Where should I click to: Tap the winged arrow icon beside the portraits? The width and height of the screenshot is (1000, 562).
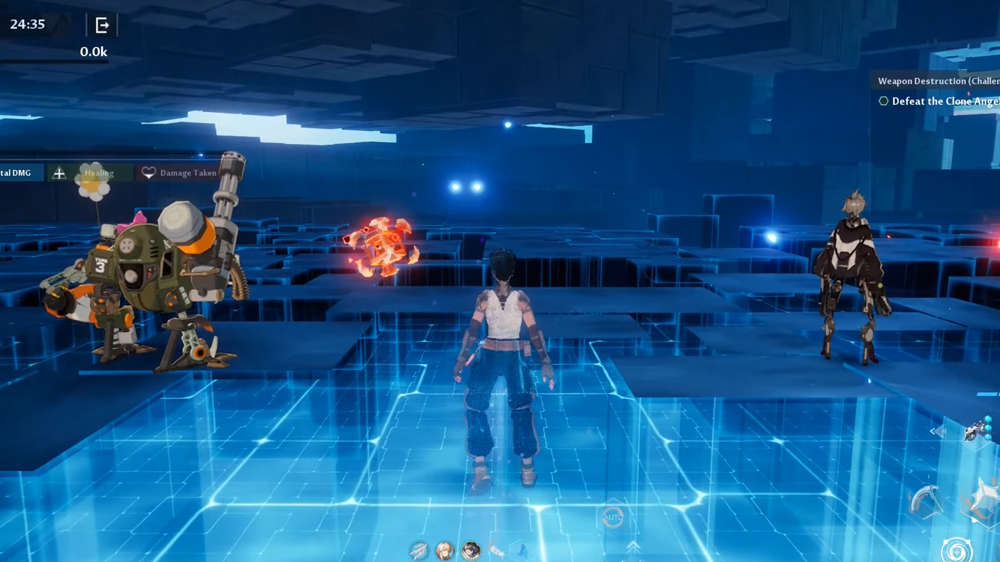tap(418, 550)
